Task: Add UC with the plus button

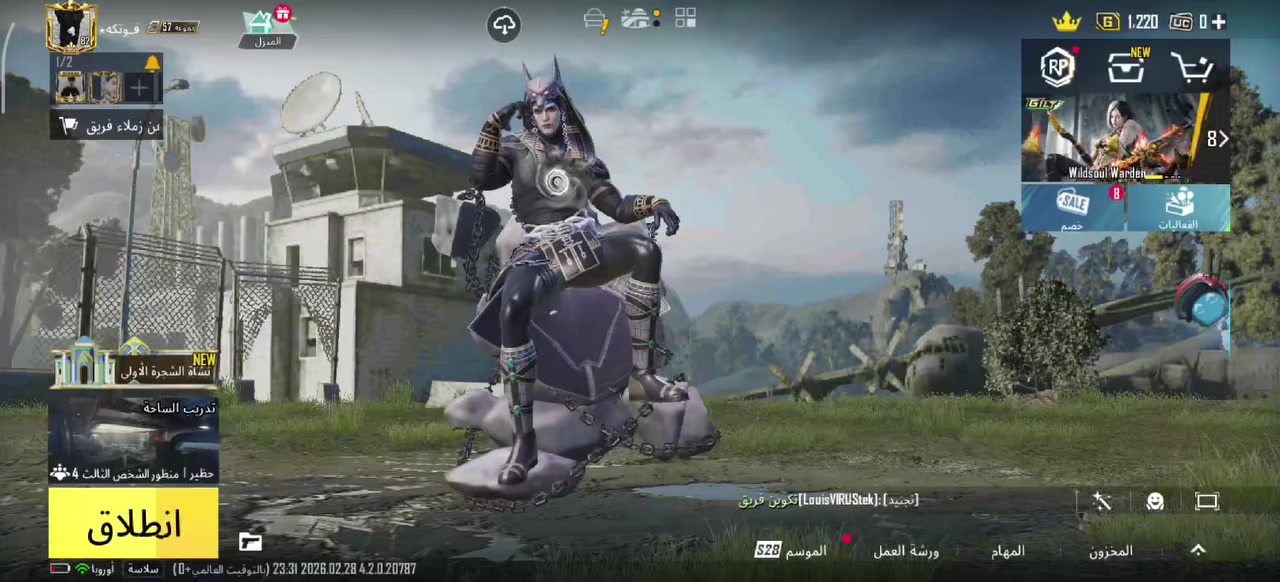Action: [x=1218, y=22]
